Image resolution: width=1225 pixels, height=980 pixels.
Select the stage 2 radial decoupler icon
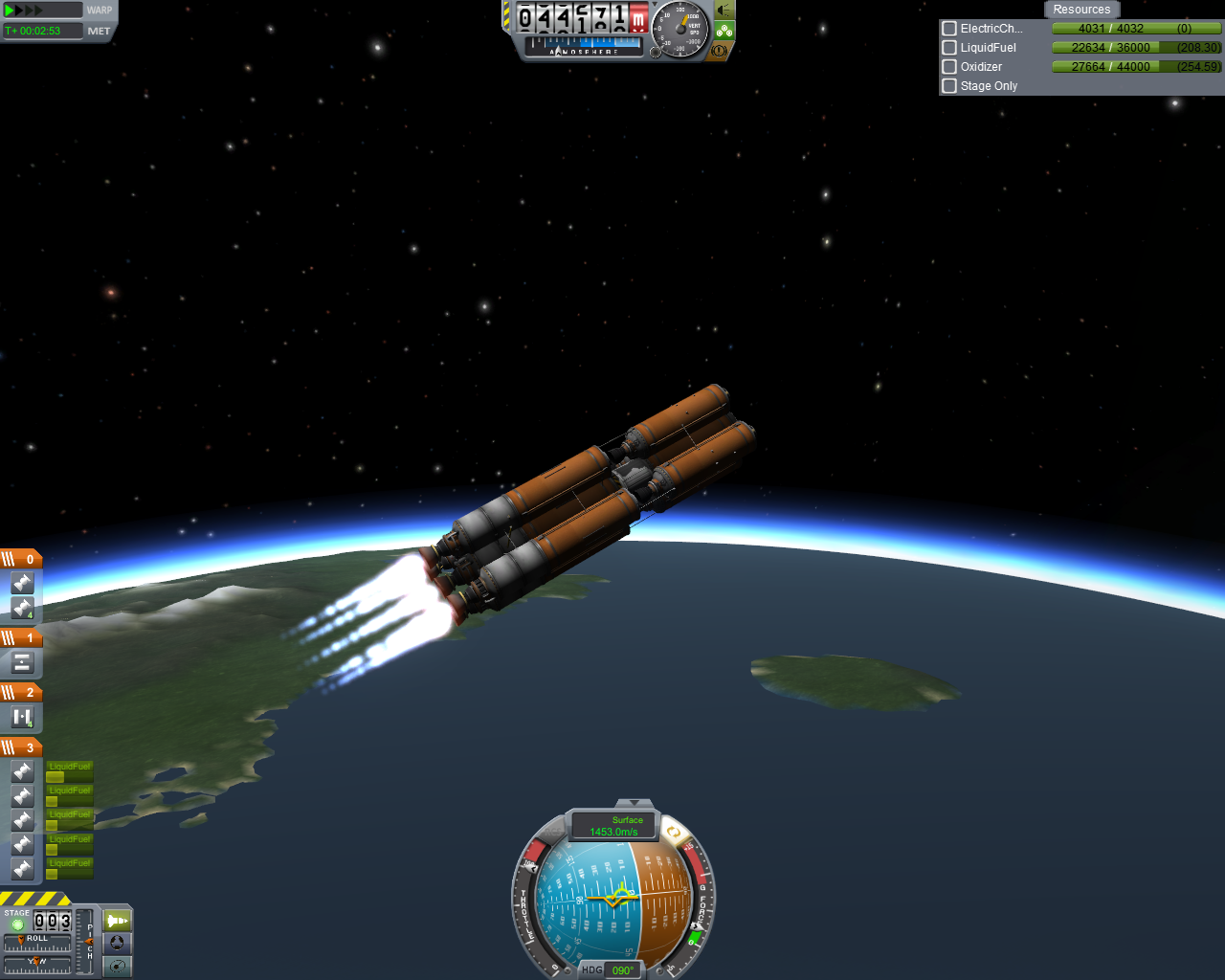click(22, 717)
